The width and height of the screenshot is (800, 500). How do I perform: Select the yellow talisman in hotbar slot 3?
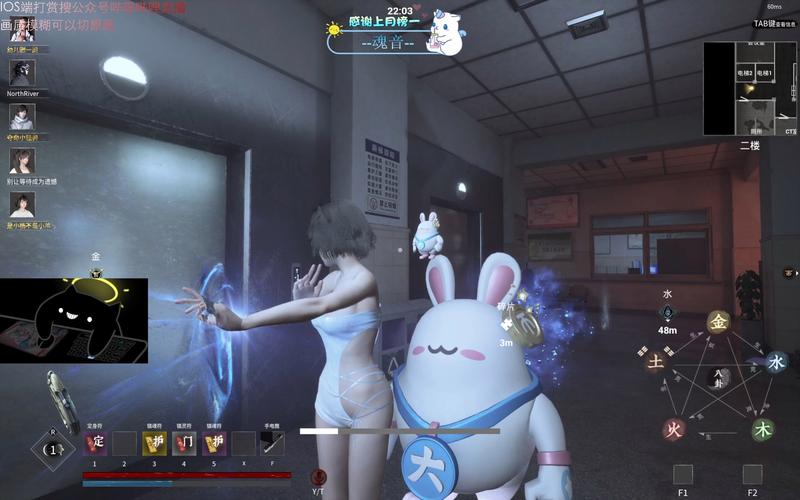pyautogui.click(x=154, y=443)
